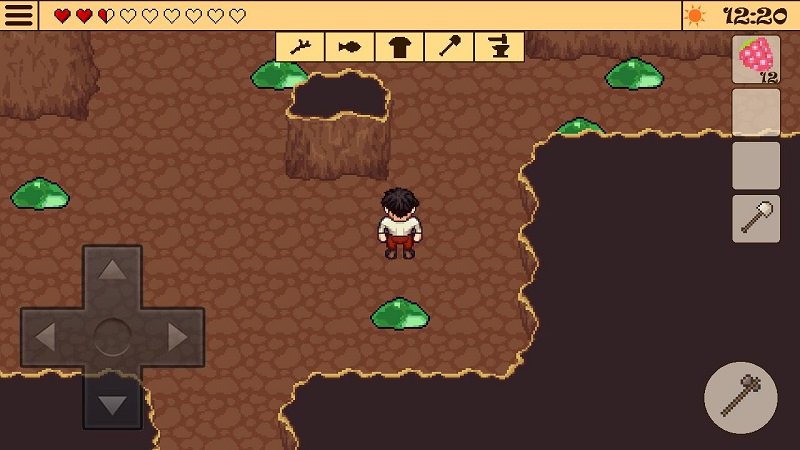The width and height of the screenshot is (800, 450).
Task: Tap the d-pad down arrow
Action: pos(112,404)
